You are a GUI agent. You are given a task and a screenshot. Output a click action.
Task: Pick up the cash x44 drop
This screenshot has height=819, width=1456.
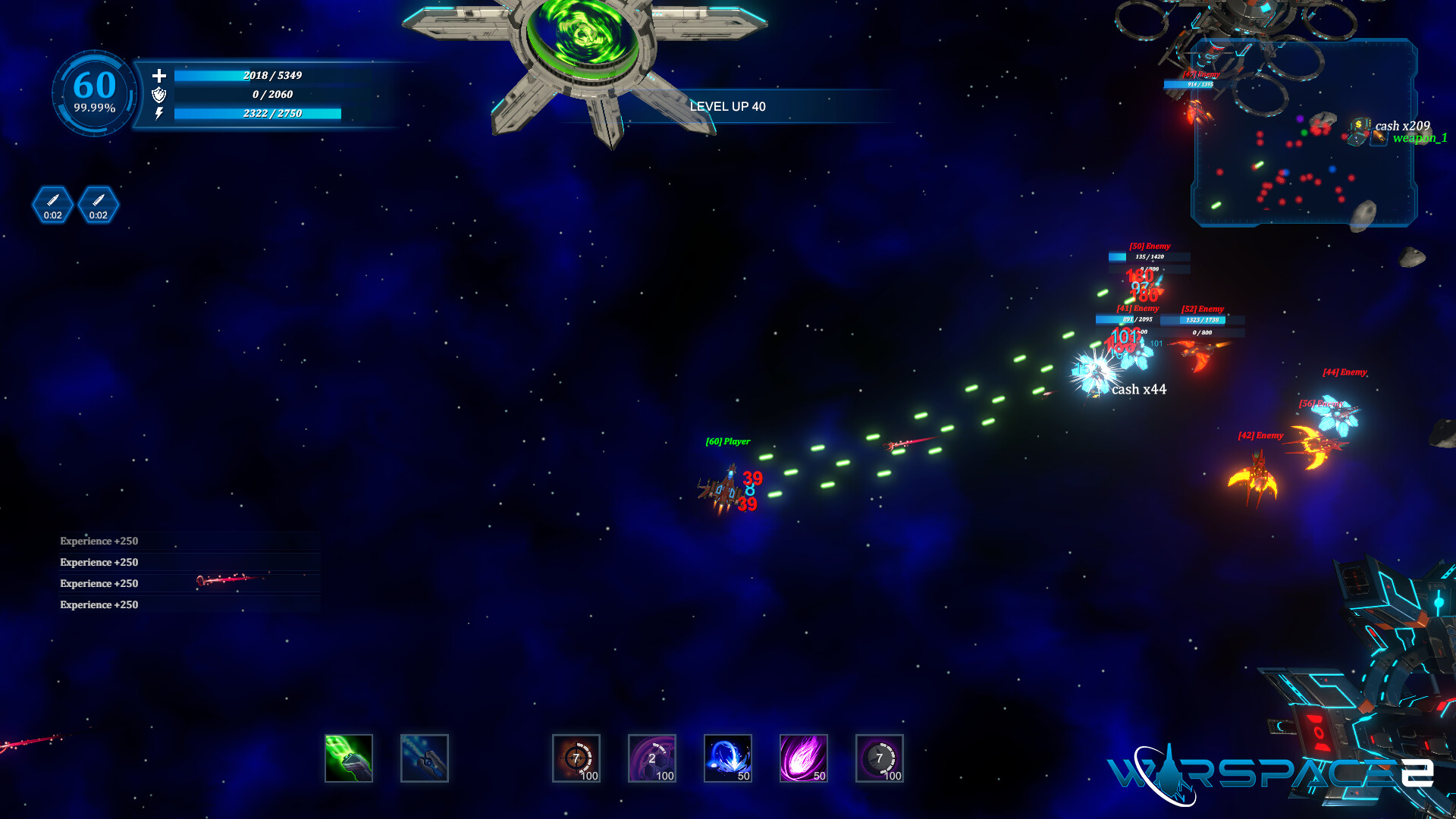[x=1139, y=390]
